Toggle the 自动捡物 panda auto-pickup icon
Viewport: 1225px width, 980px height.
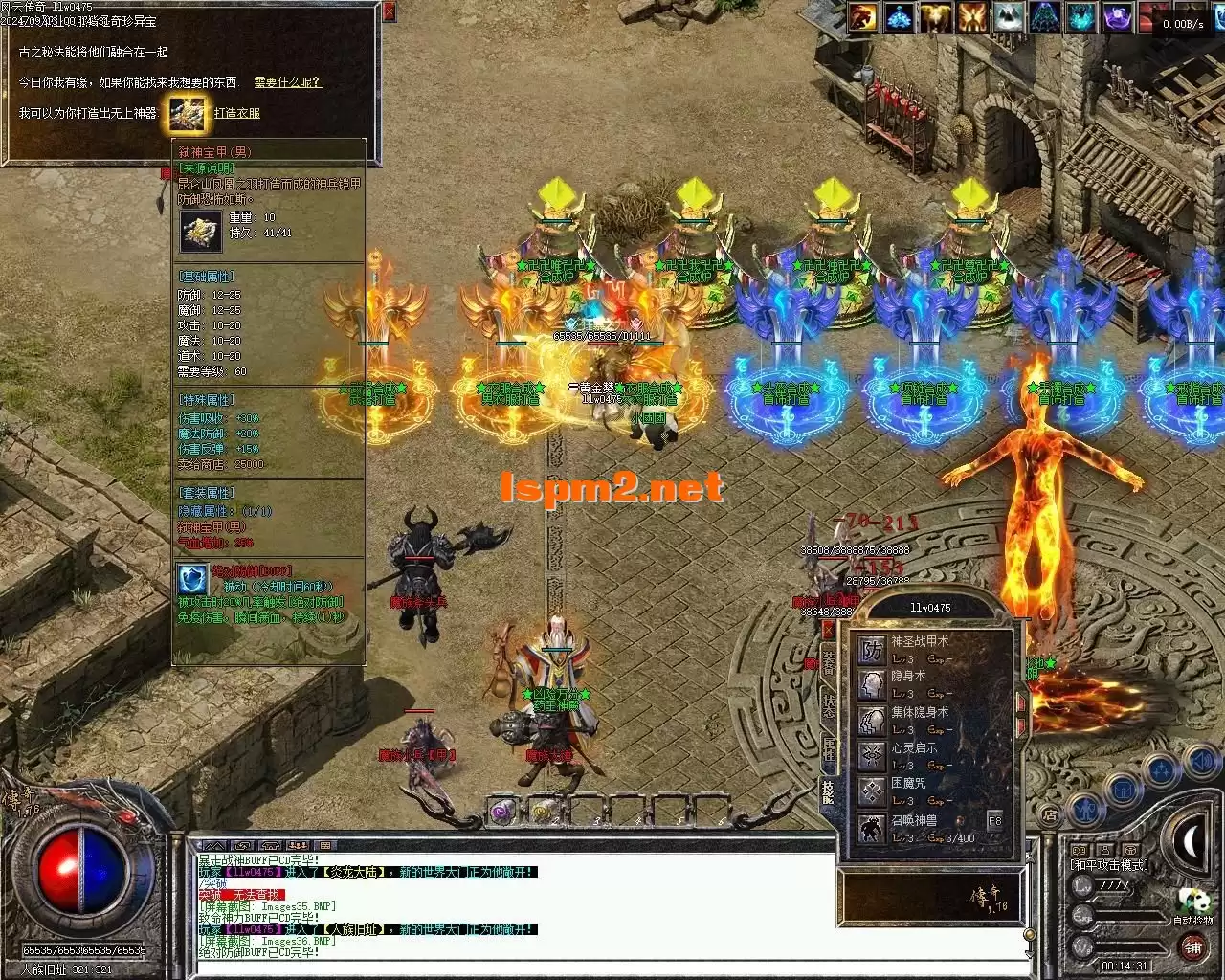click(1193, 902)
